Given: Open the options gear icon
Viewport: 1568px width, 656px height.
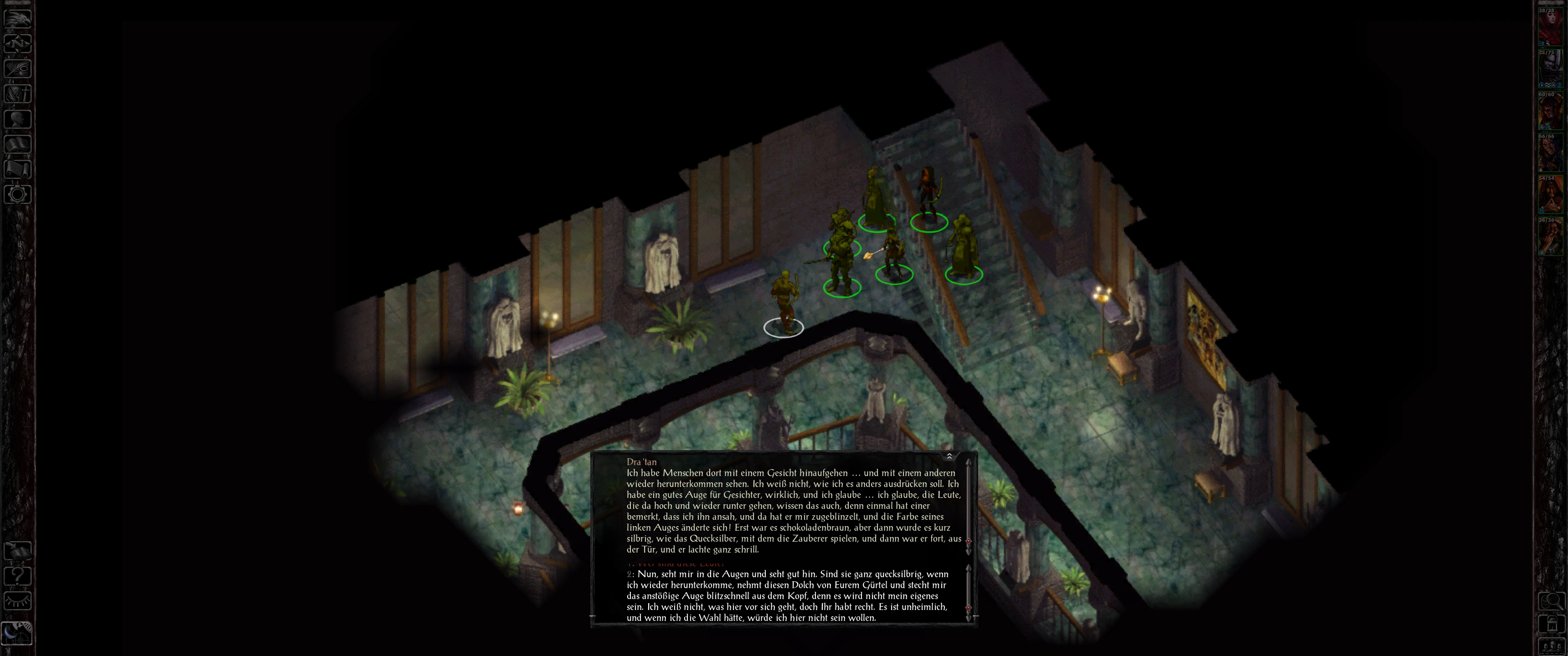Looking at the screenshot, I should tap(18, 194).
